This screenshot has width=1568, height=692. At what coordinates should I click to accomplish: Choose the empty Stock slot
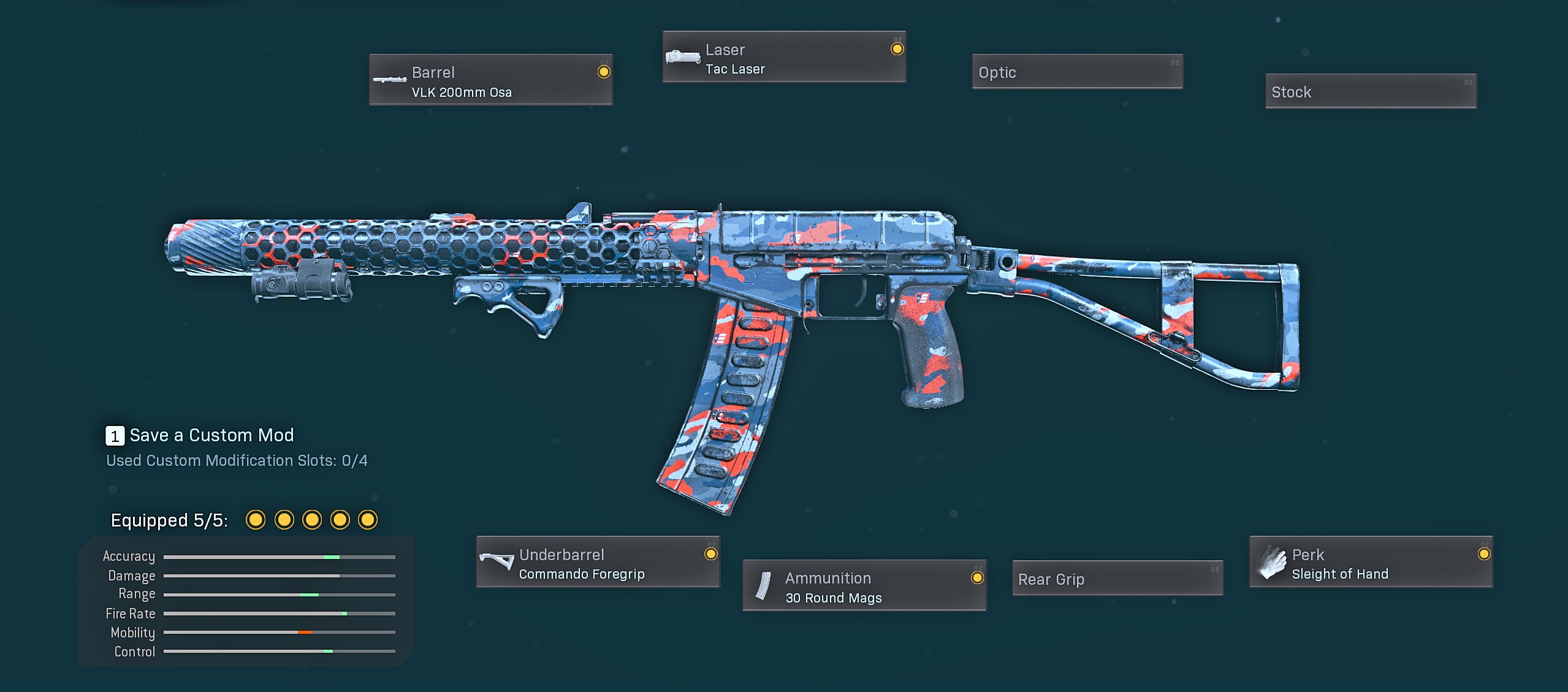coord(1371,92)
